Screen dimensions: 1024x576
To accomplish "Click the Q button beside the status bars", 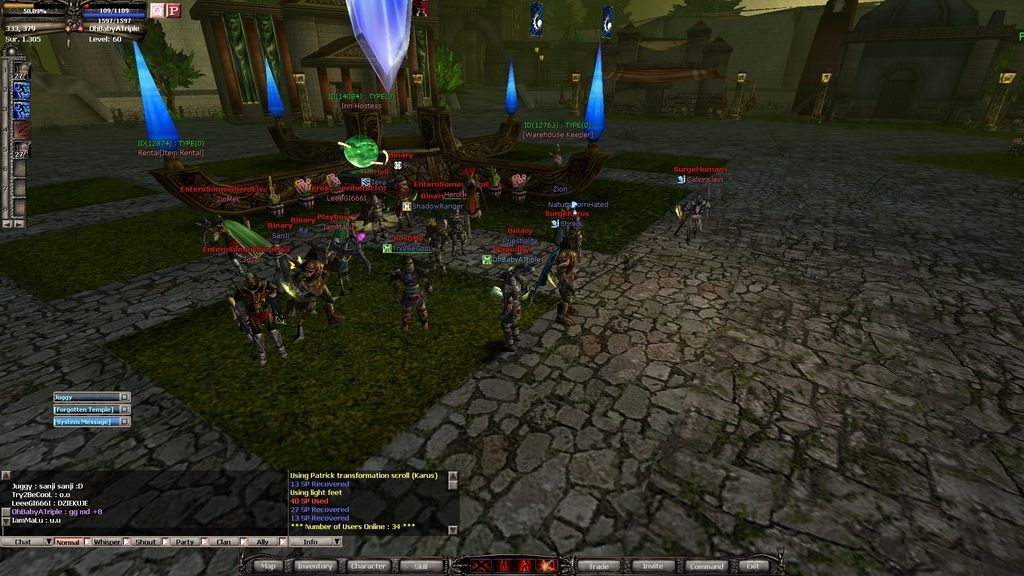I will (158, 10).
